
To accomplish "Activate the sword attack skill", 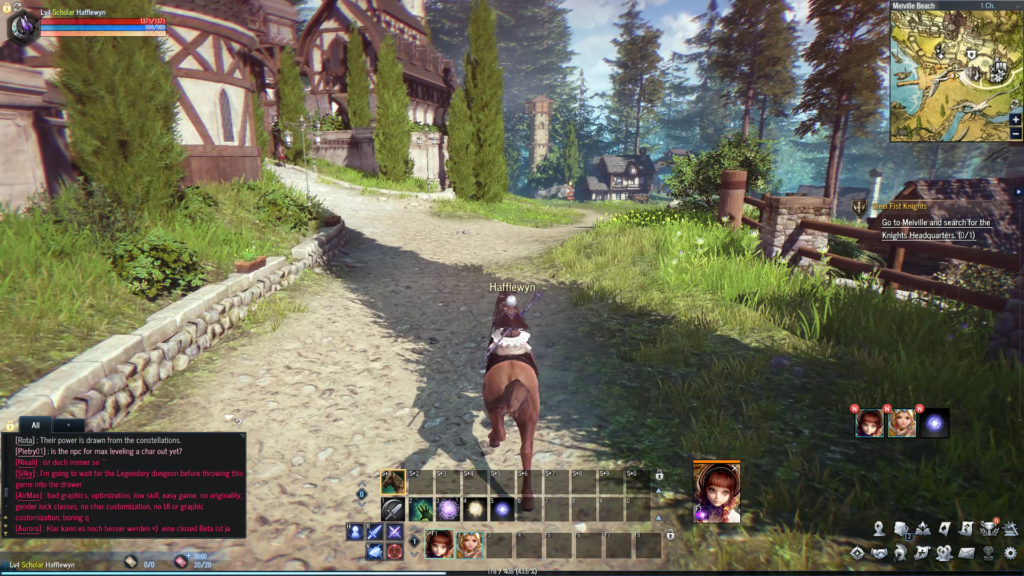I will 393,509.
